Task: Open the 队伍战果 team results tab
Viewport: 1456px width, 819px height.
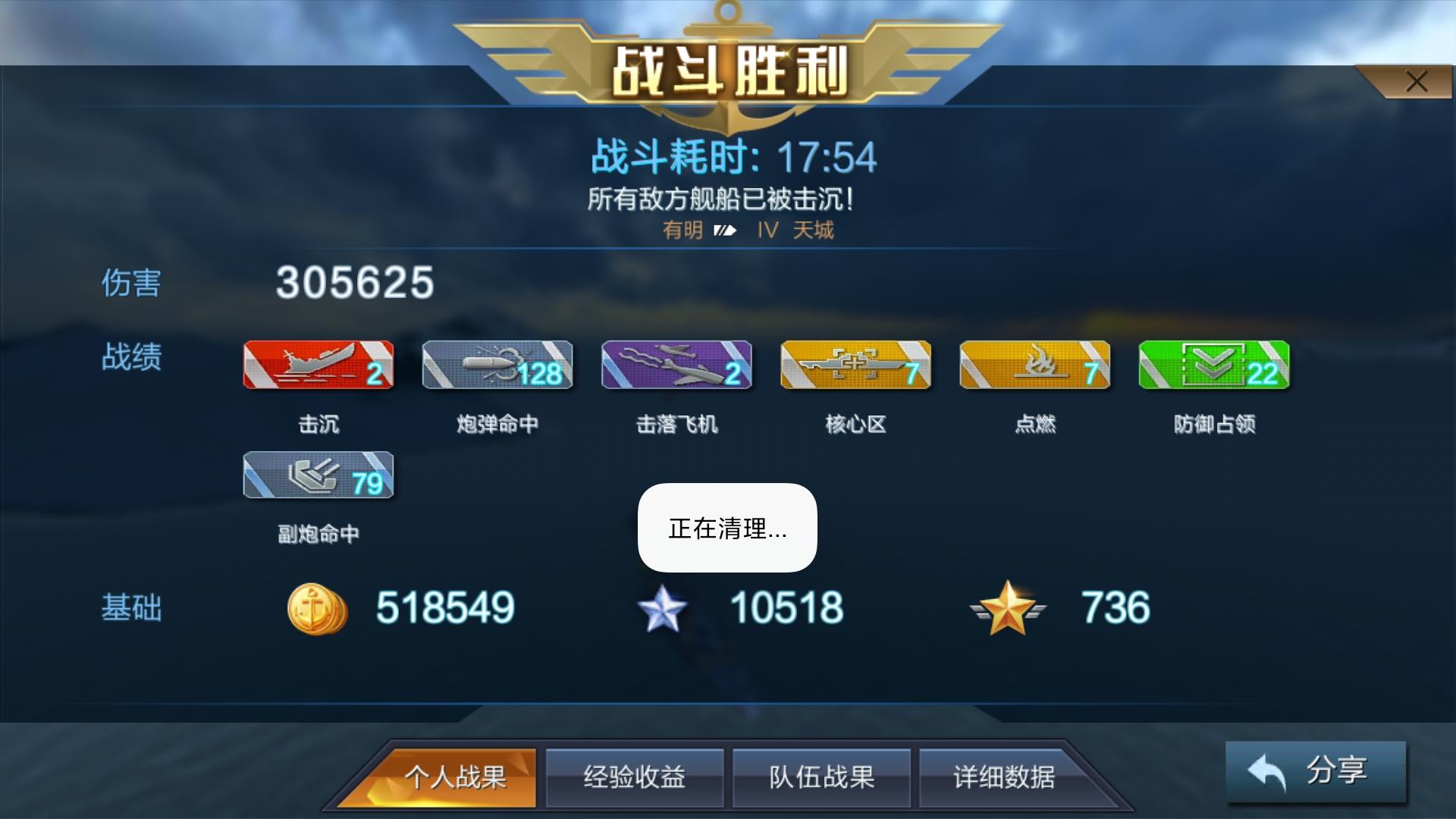Action: pyautogui.click(x=822, y=777)
